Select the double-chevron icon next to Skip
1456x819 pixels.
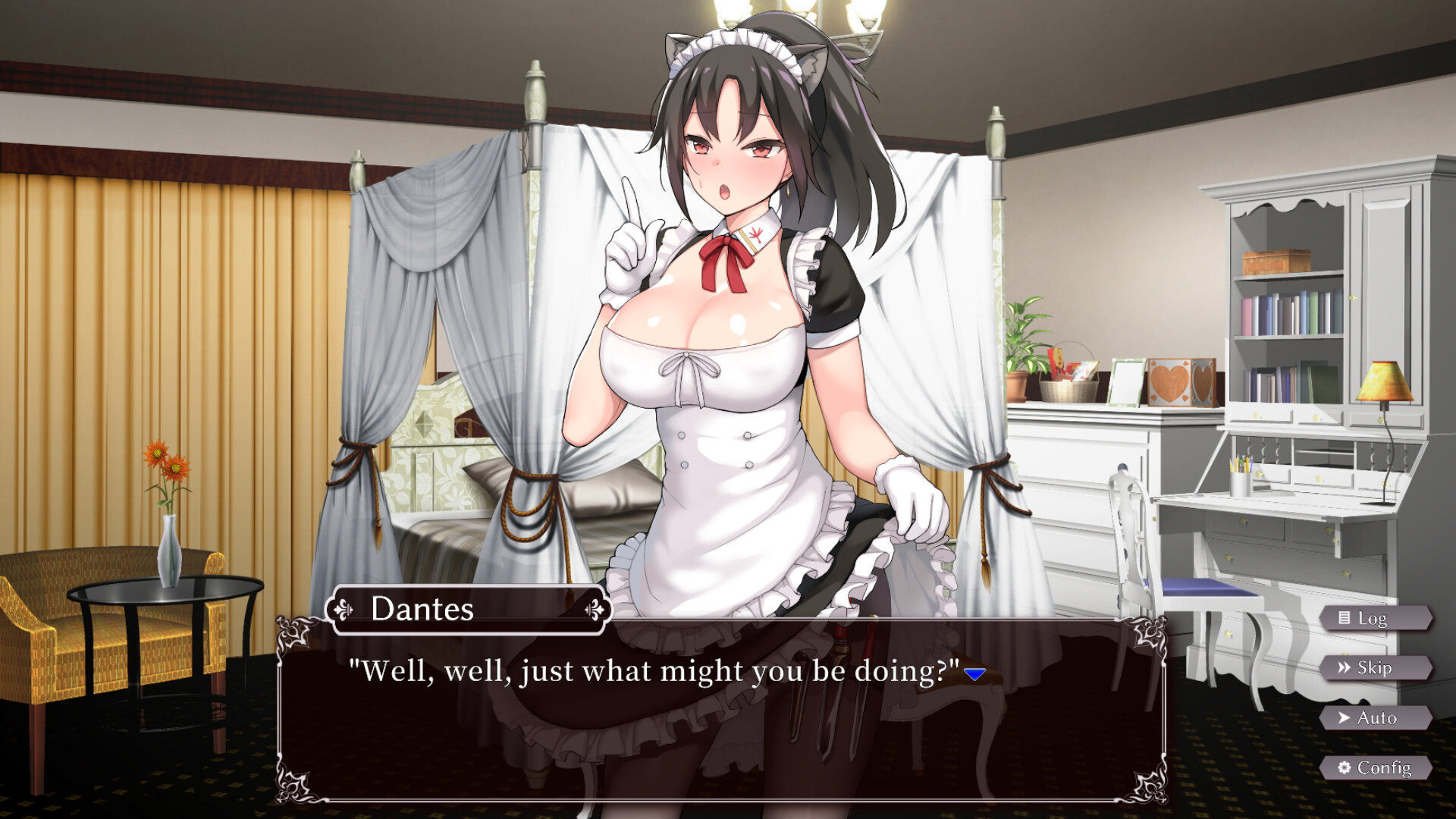point(1343,667)
